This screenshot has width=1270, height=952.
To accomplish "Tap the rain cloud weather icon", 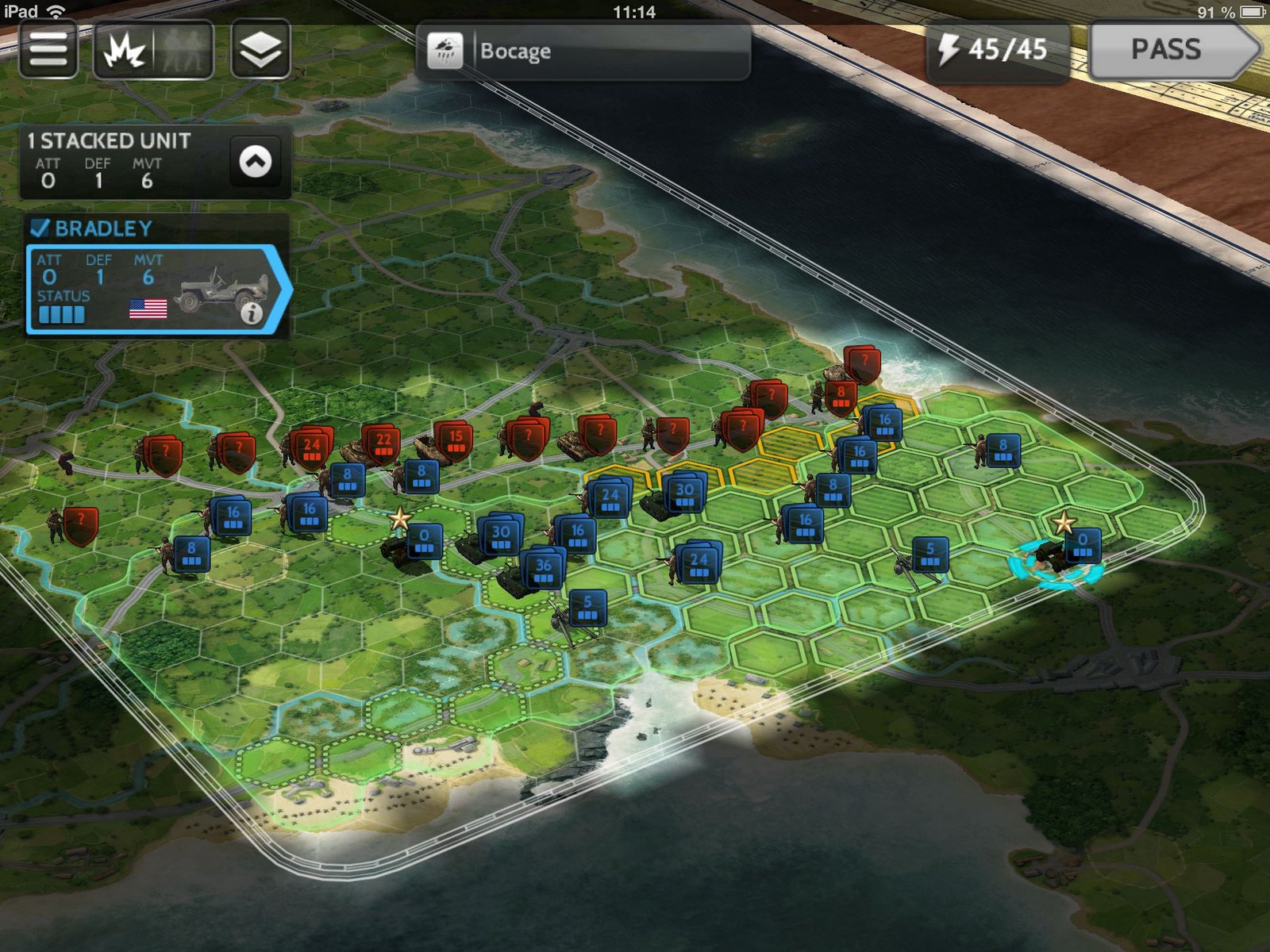I will [x=445, y=52].
